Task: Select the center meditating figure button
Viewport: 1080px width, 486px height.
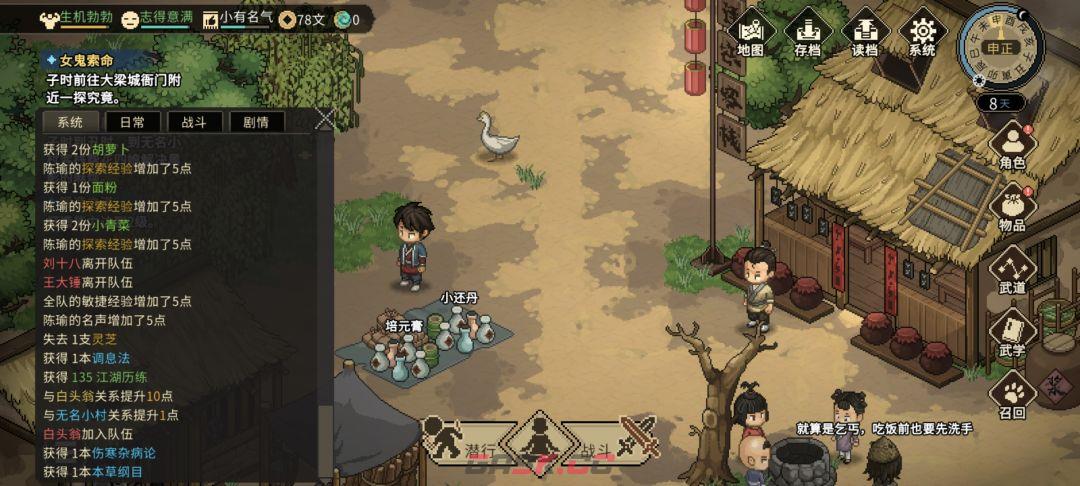Action: [x=540, y=439]
